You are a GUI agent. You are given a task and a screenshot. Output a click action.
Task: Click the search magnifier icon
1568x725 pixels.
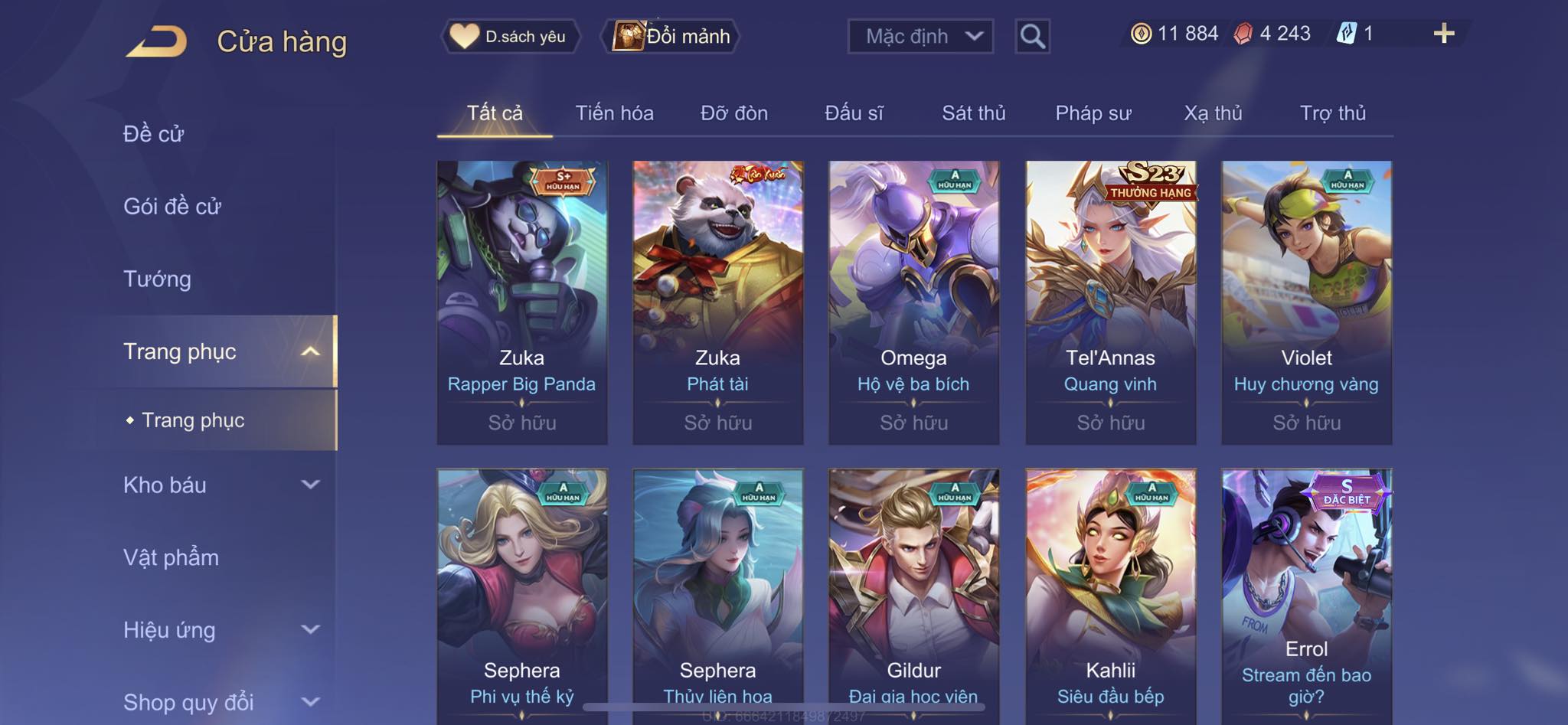click(x=1032, y=36)
